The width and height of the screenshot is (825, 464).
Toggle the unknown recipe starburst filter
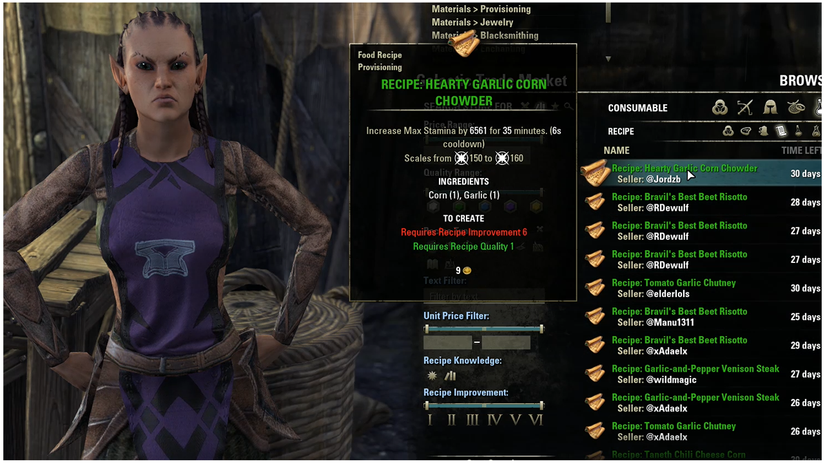tap(432, 375)
